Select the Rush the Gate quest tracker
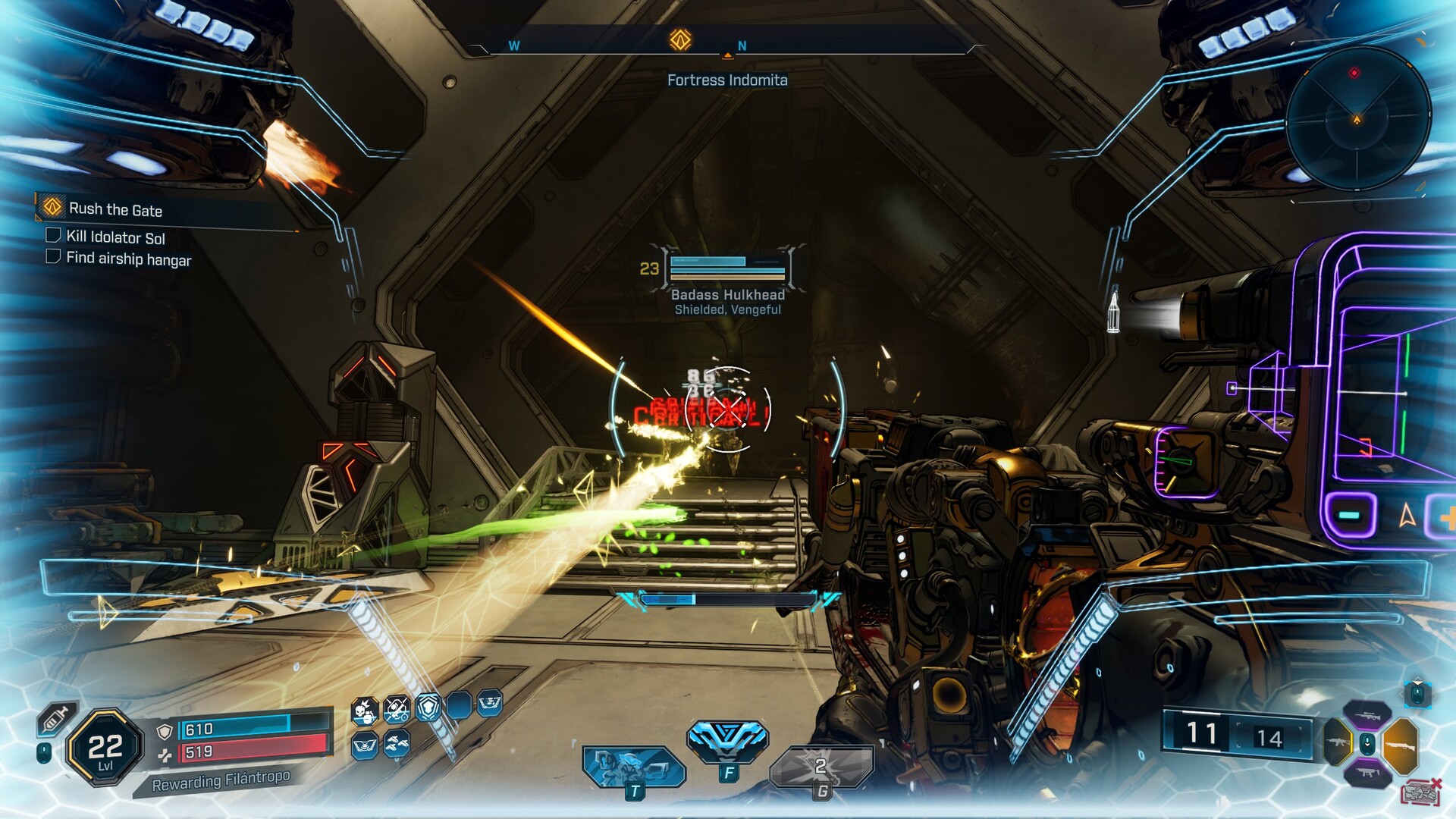 [115, 209]
